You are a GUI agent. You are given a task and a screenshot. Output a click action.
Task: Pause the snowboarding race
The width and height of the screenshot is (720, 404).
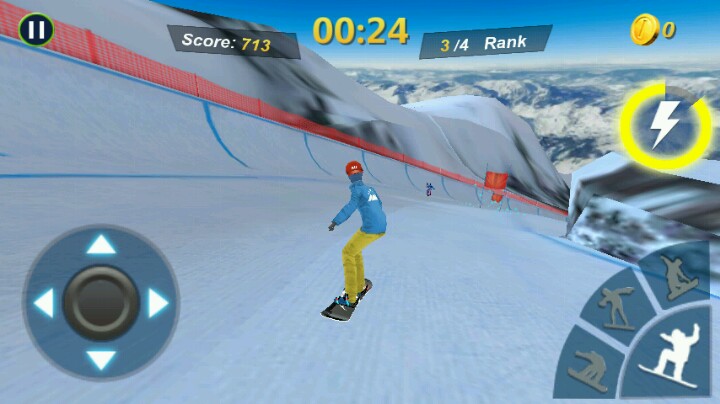pyautogui.click(x=37, y=30)
